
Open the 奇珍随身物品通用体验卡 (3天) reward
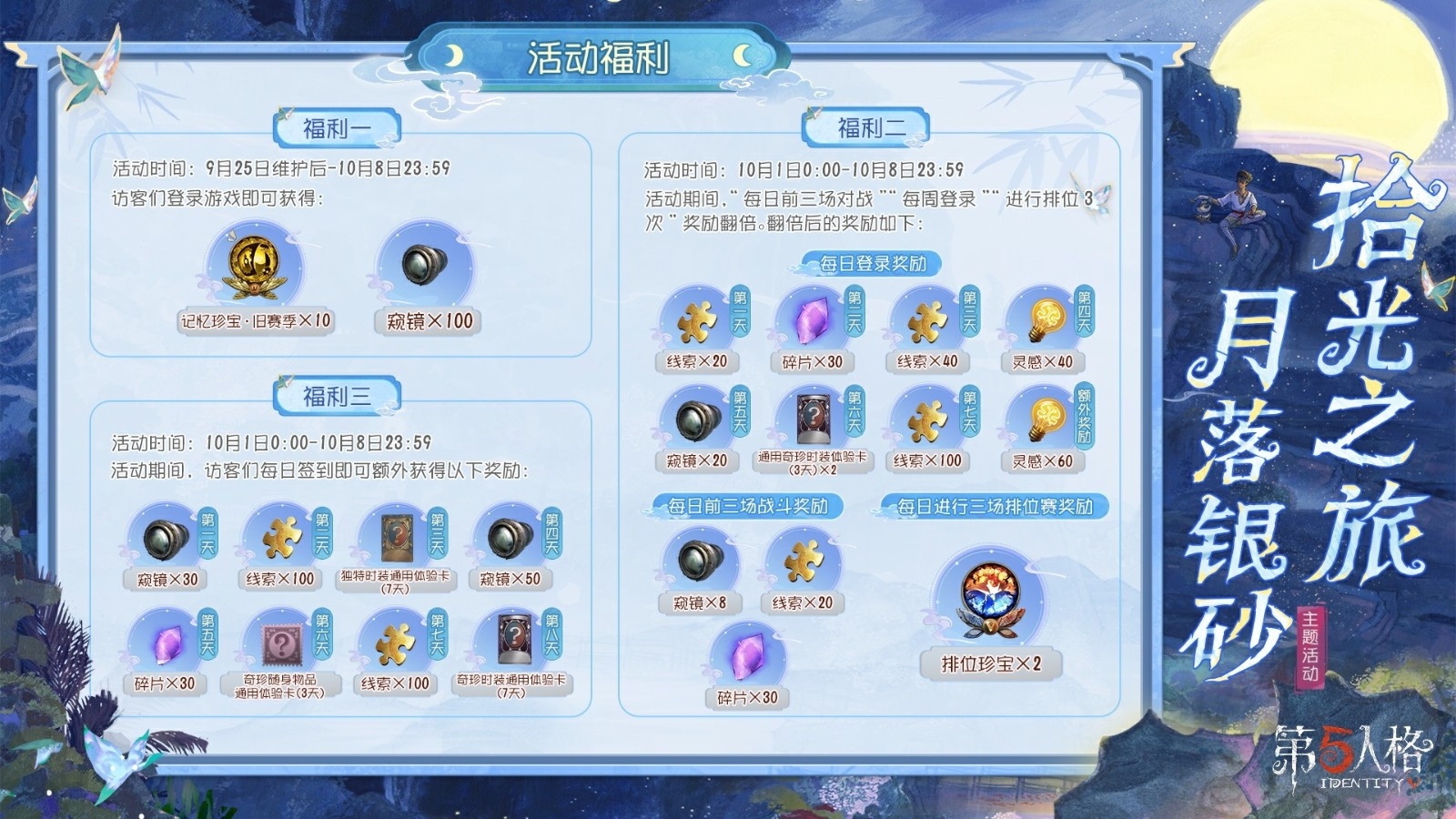[280, 642]
